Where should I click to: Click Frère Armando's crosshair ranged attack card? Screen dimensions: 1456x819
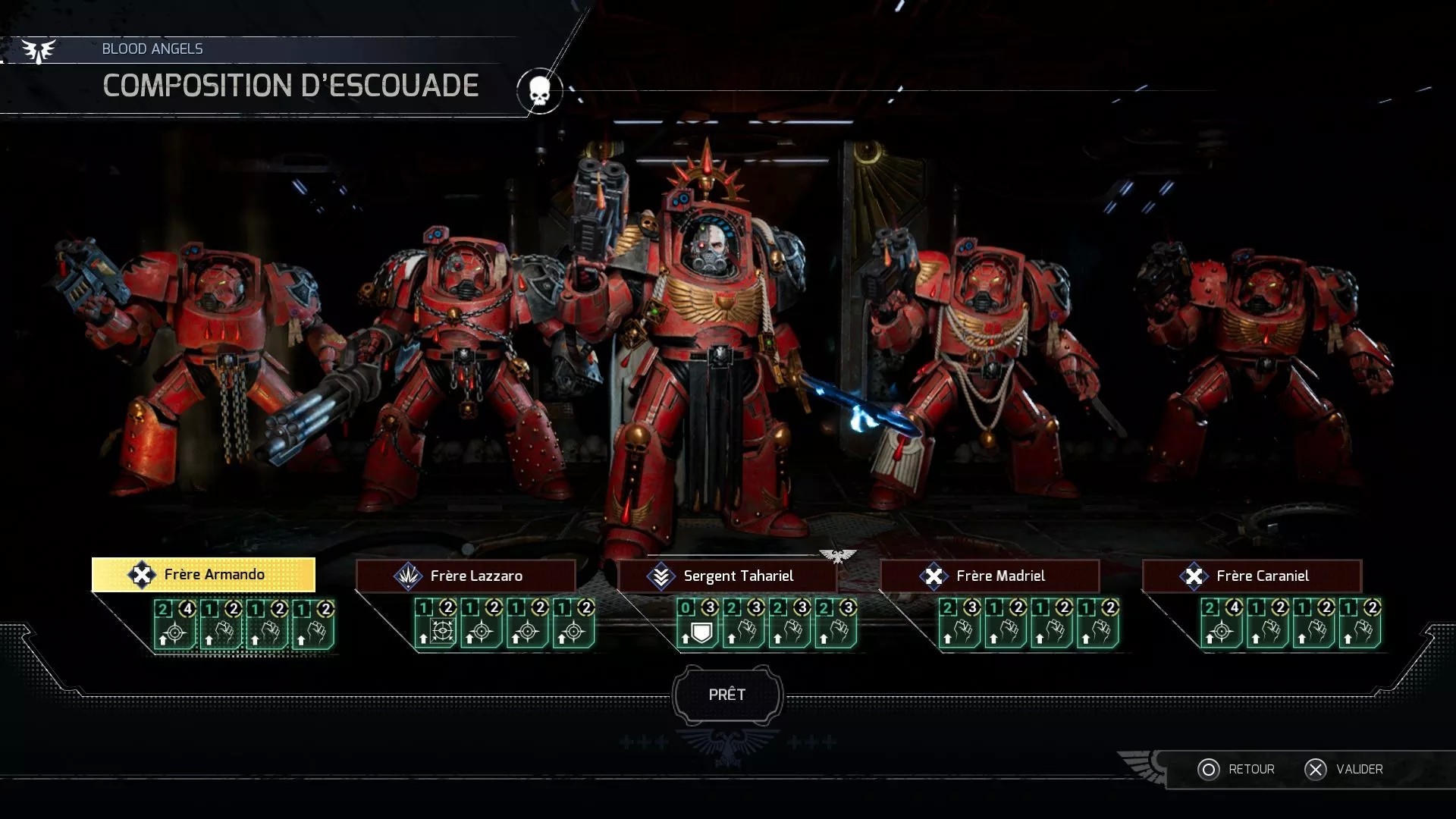click(x=174, y=624)
